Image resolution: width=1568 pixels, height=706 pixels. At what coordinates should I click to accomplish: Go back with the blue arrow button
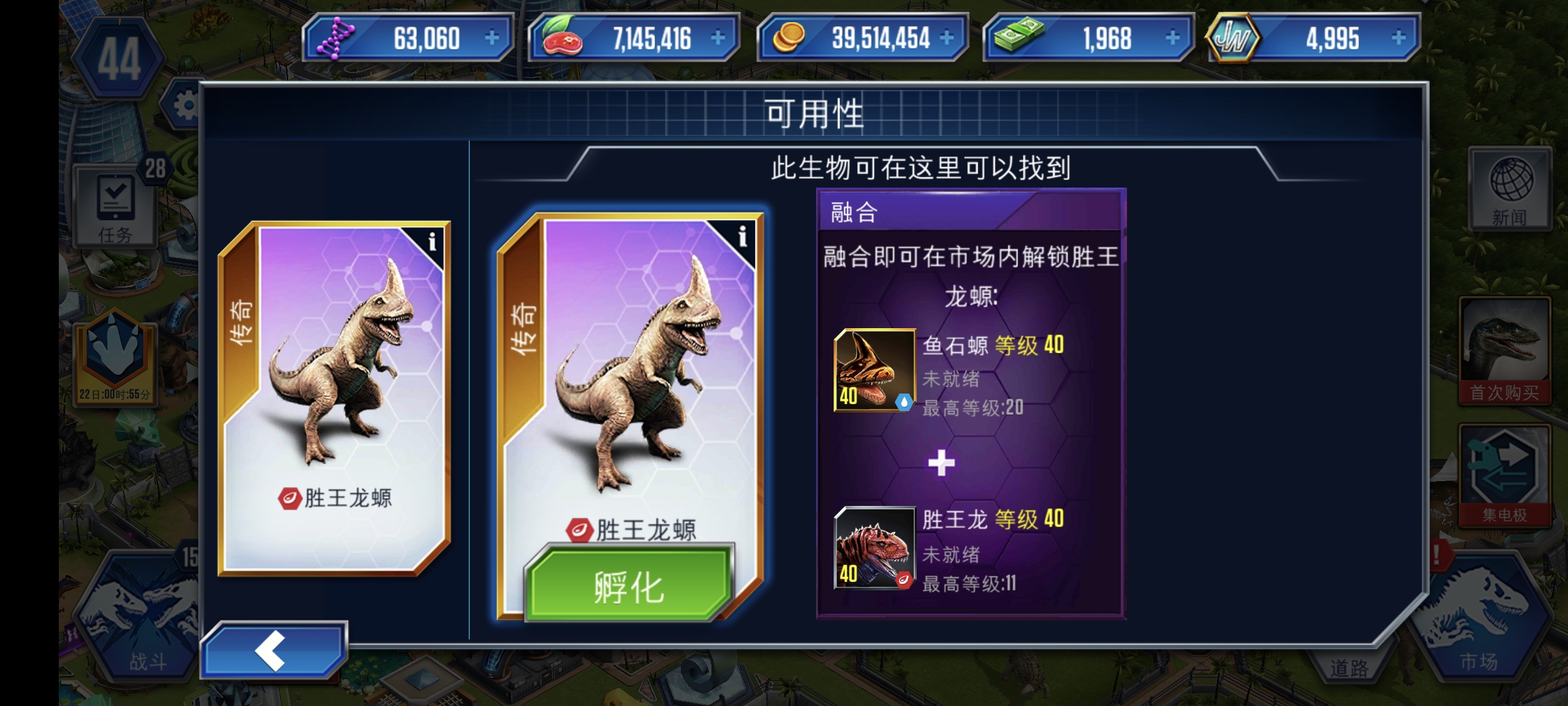click(273, 650)
